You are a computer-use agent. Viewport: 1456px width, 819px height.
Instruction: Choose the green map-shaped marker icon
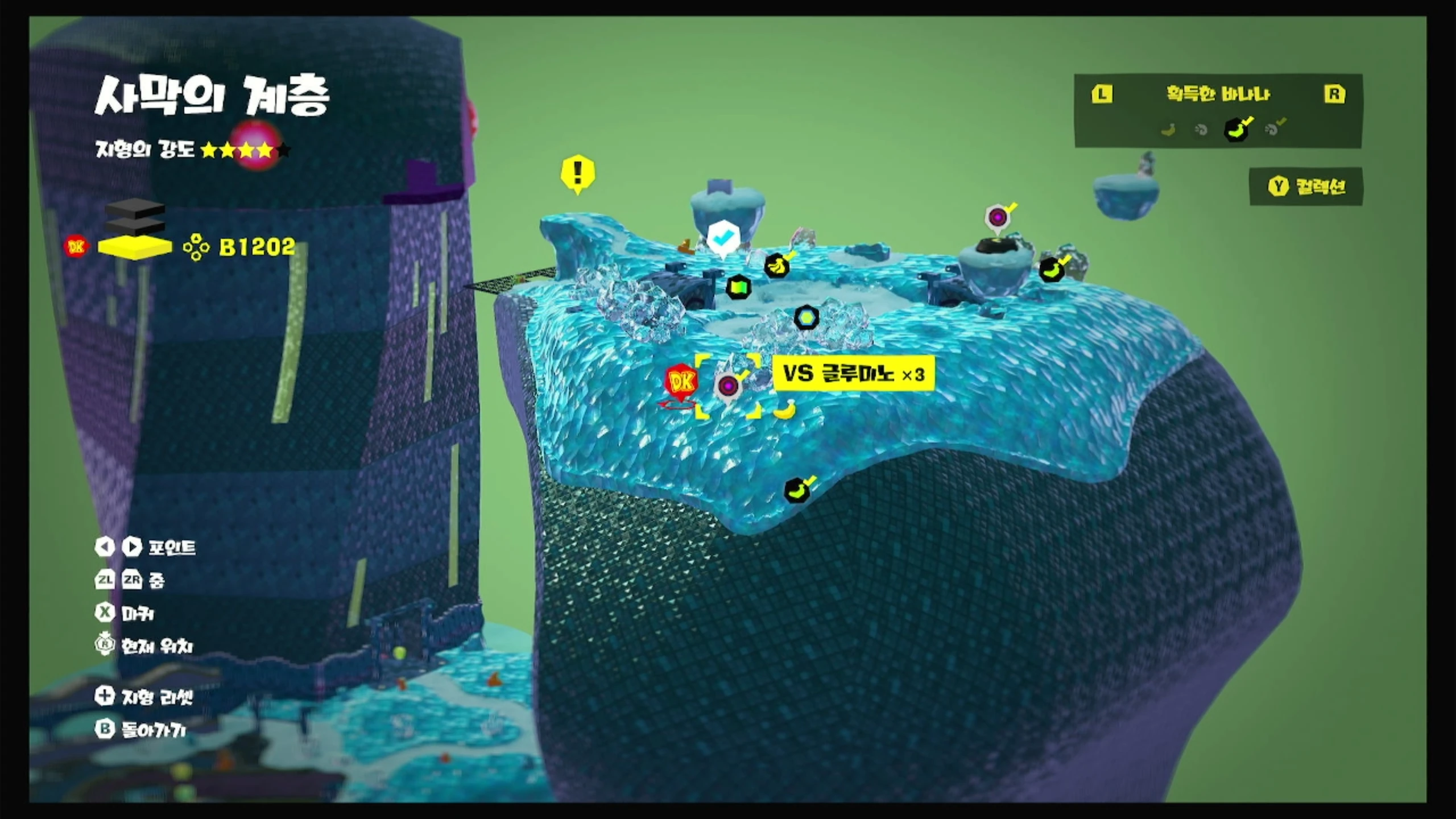738,287
